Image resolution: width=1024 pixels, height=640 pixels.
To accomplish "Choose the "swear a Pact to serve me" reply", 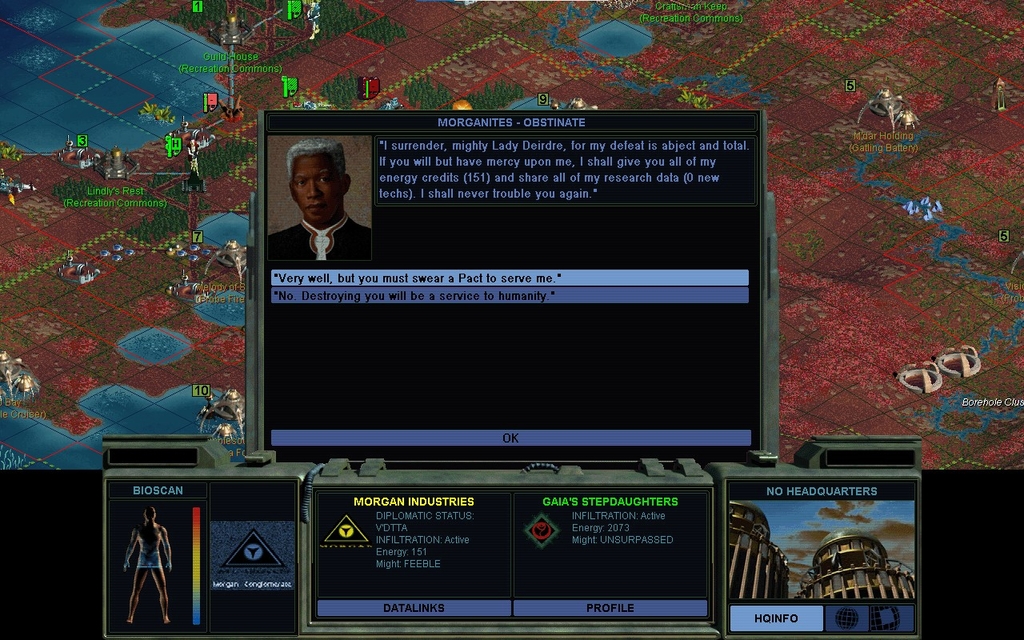I will pos(509,277).
